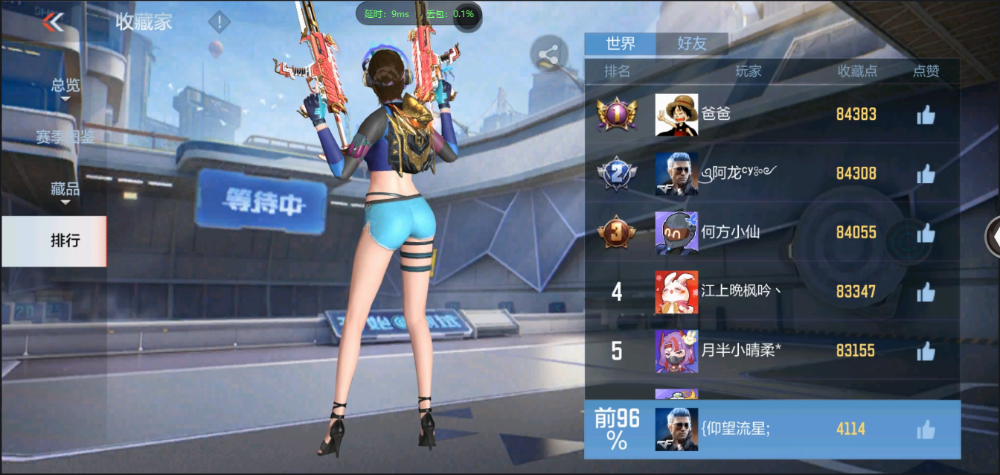
Task: Open 何方小仙's profile avatar
Action: (x=676, y=233)
